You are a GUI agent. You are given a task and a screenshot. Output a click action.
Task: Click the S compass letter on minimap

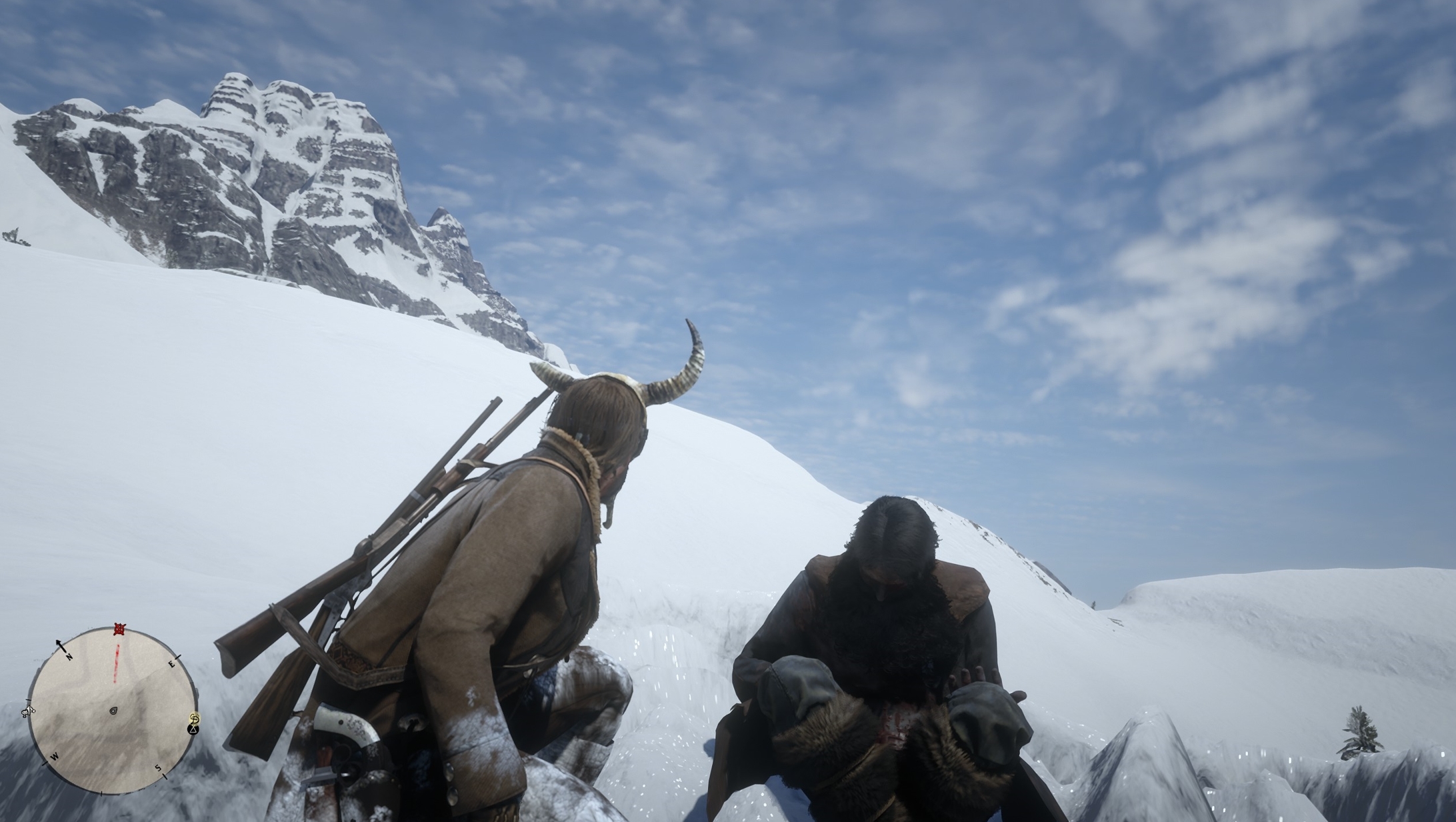pyautogui.click(x=158, y=768)
